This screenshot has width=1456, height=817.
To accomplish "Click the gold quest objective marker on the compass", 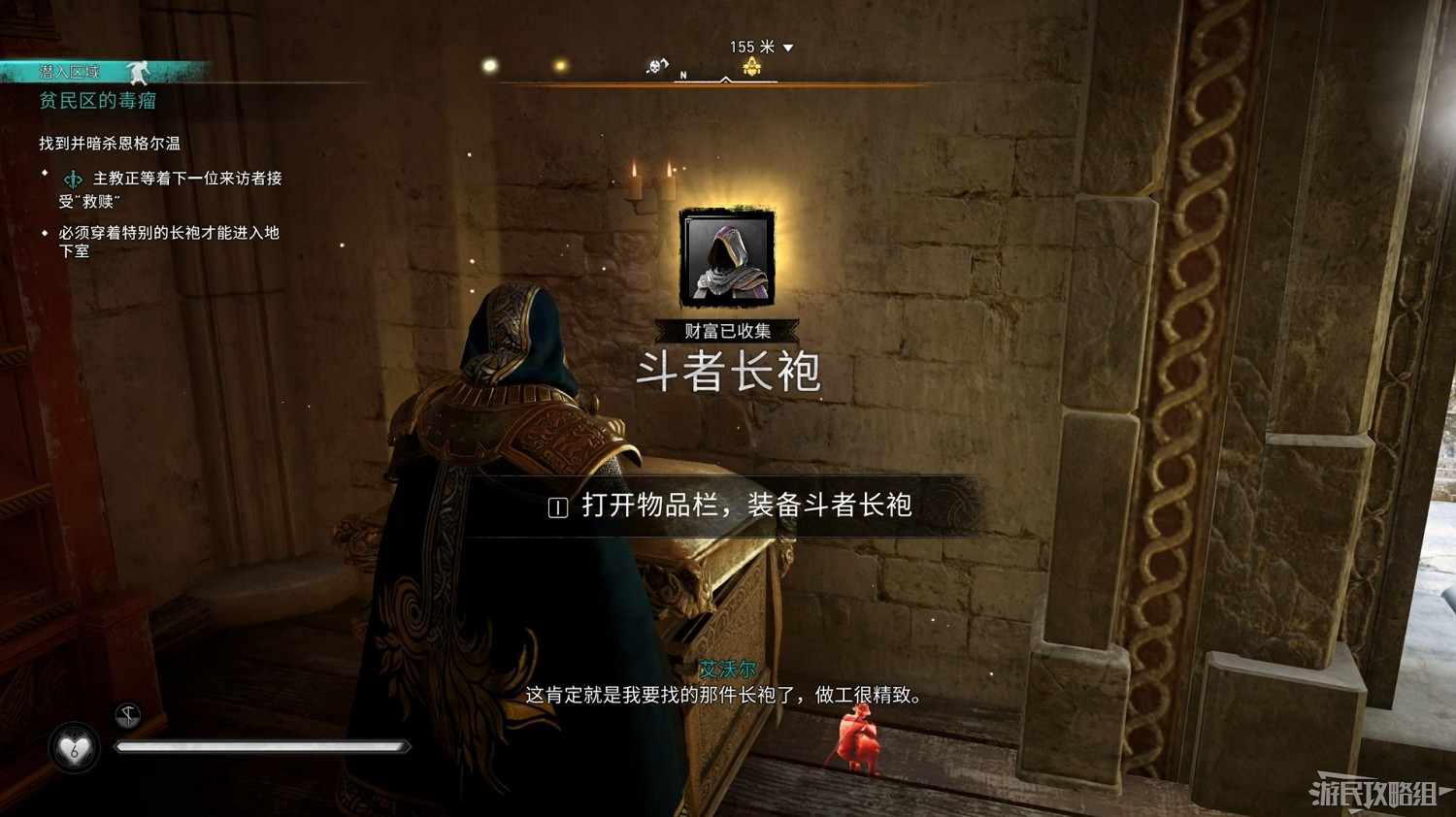I will click(752, 65).
